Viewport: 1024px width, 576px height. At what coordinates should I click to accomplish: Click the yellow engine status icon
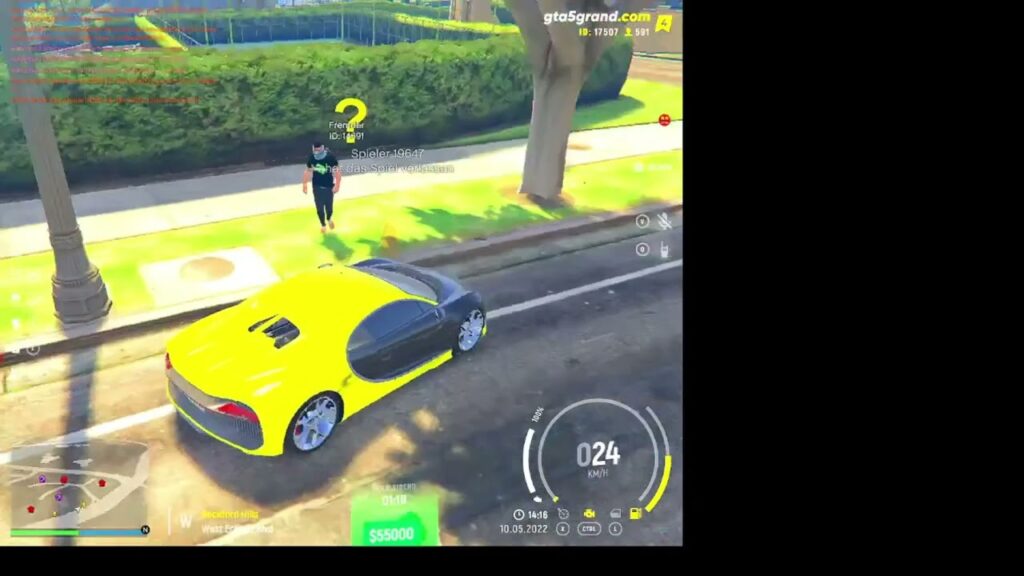tap(590, 513)
